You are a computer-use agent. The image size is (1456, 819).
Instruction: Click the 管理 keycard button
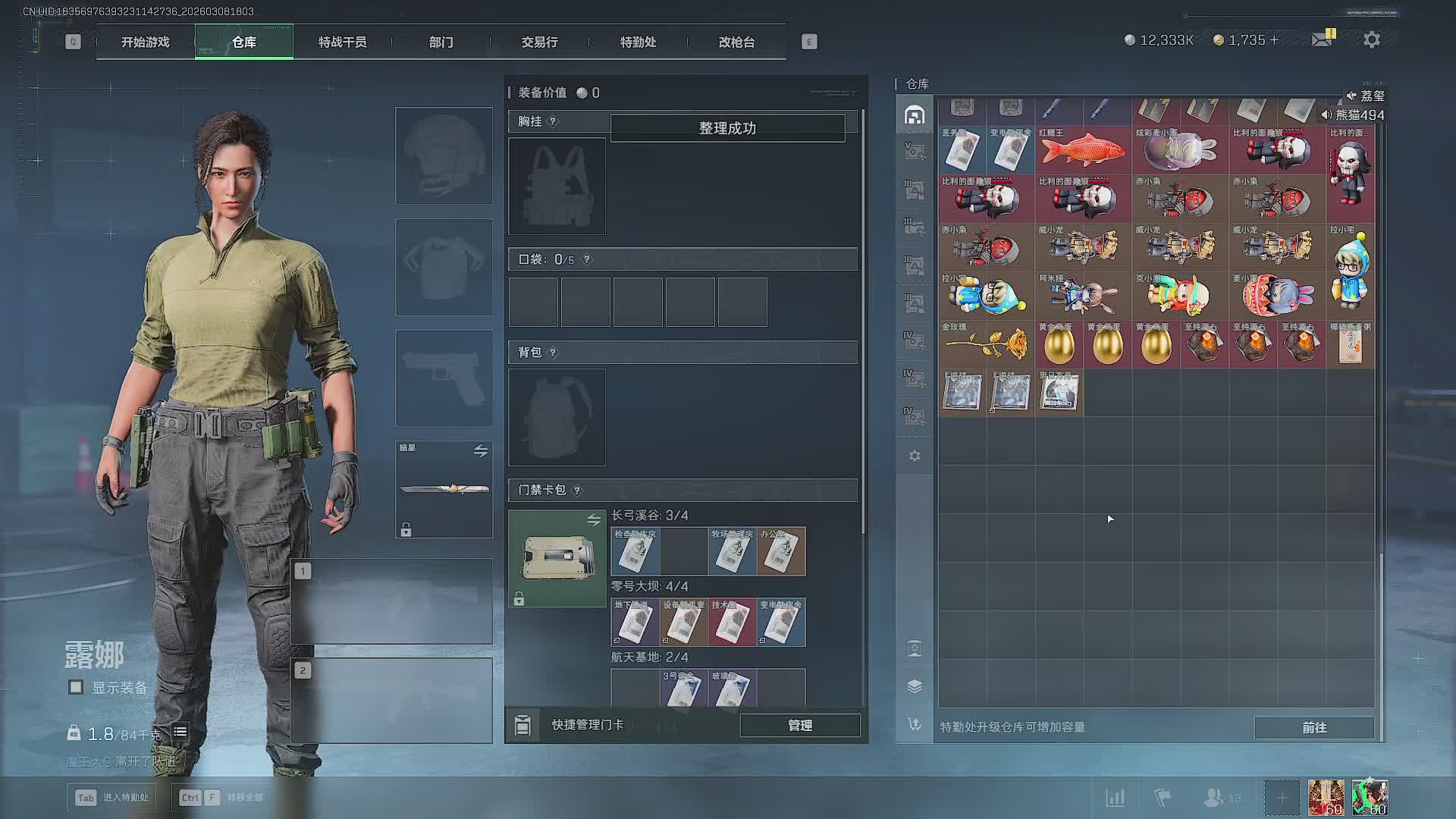tap(799, 726)
